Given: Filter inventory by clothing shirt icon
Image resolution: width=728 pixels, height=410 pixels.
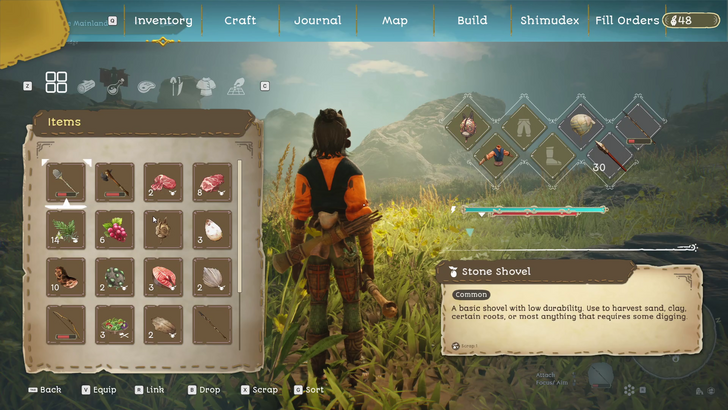Looking at the screenshot, I should click(x=205, y=86).
